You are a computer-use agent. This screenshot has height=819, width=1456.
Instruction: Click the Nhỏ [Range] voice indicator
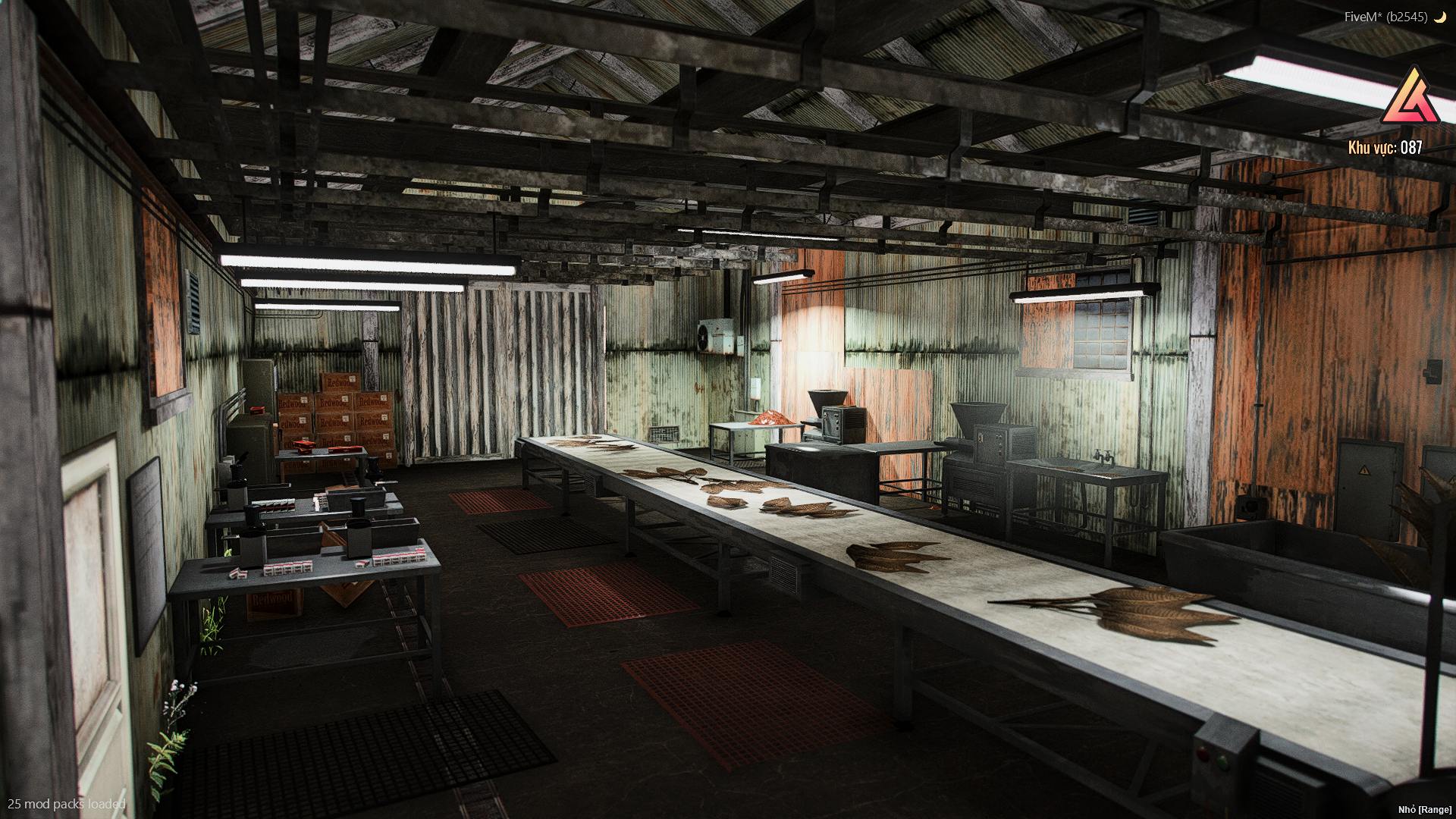(x=1426, y=810)
